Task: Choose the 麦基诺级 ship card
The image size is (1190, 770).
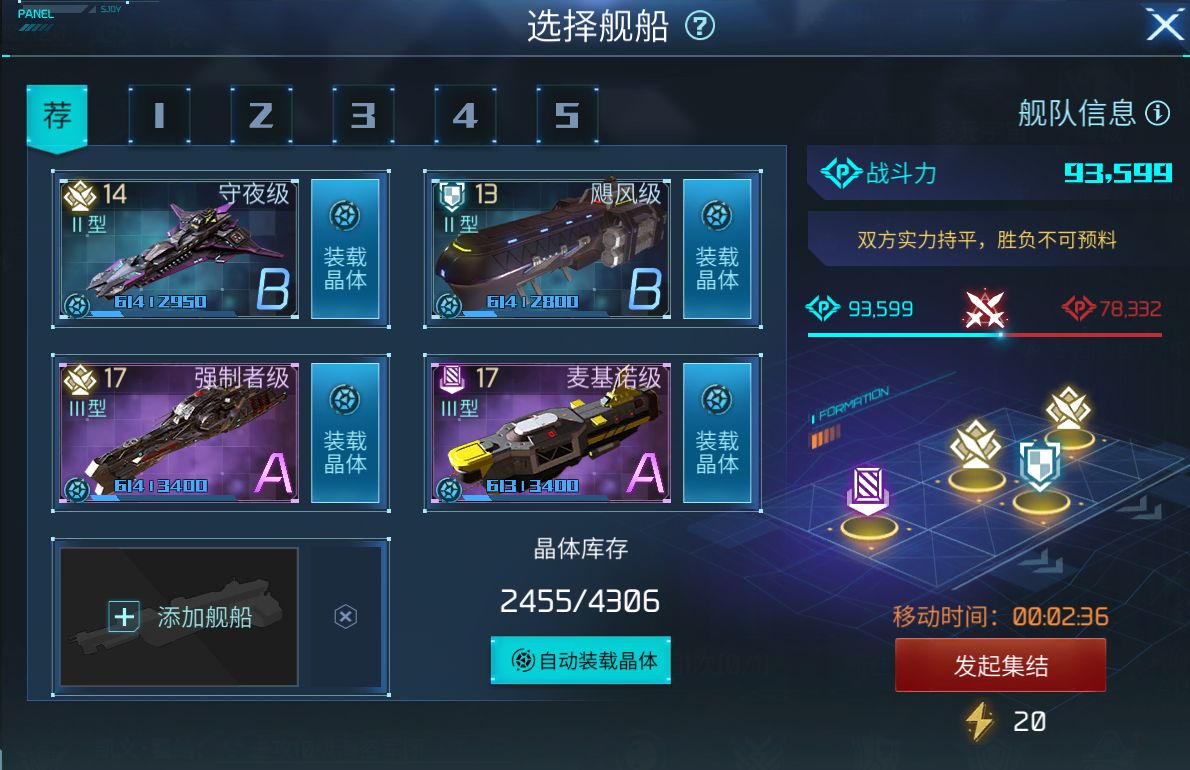Action: pos(552,433)
